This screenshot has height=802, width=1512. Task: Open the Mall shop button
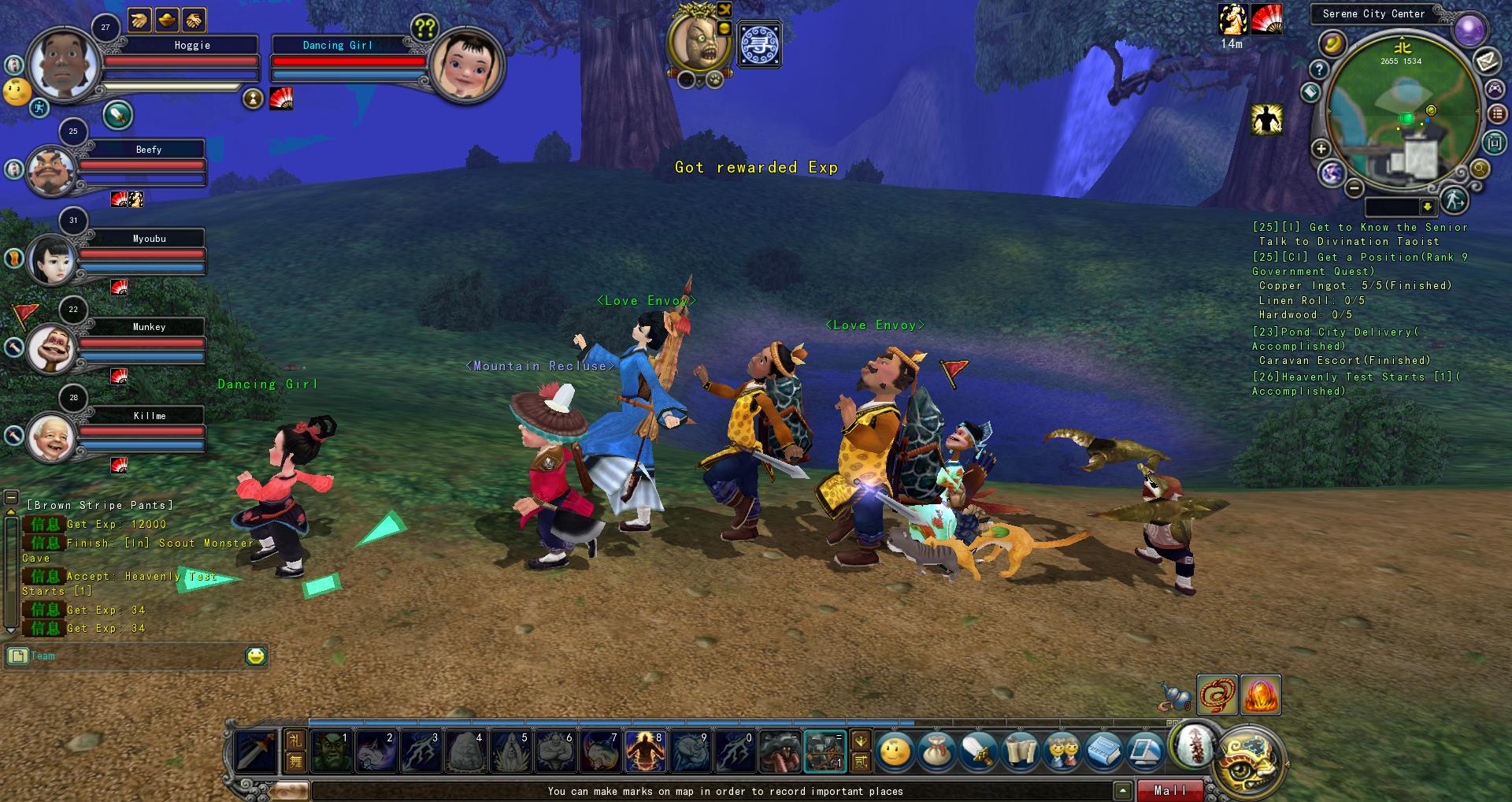[x=1170, y=790]
